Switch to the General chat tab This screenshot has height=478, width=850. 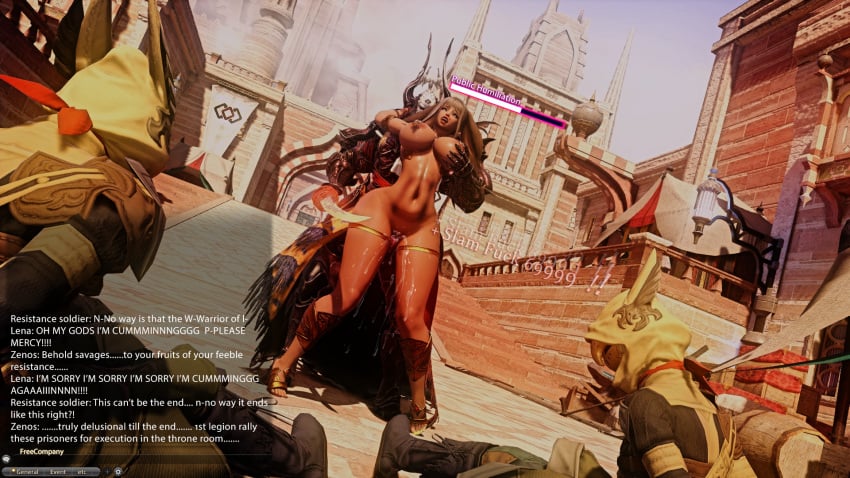[27, 470]
